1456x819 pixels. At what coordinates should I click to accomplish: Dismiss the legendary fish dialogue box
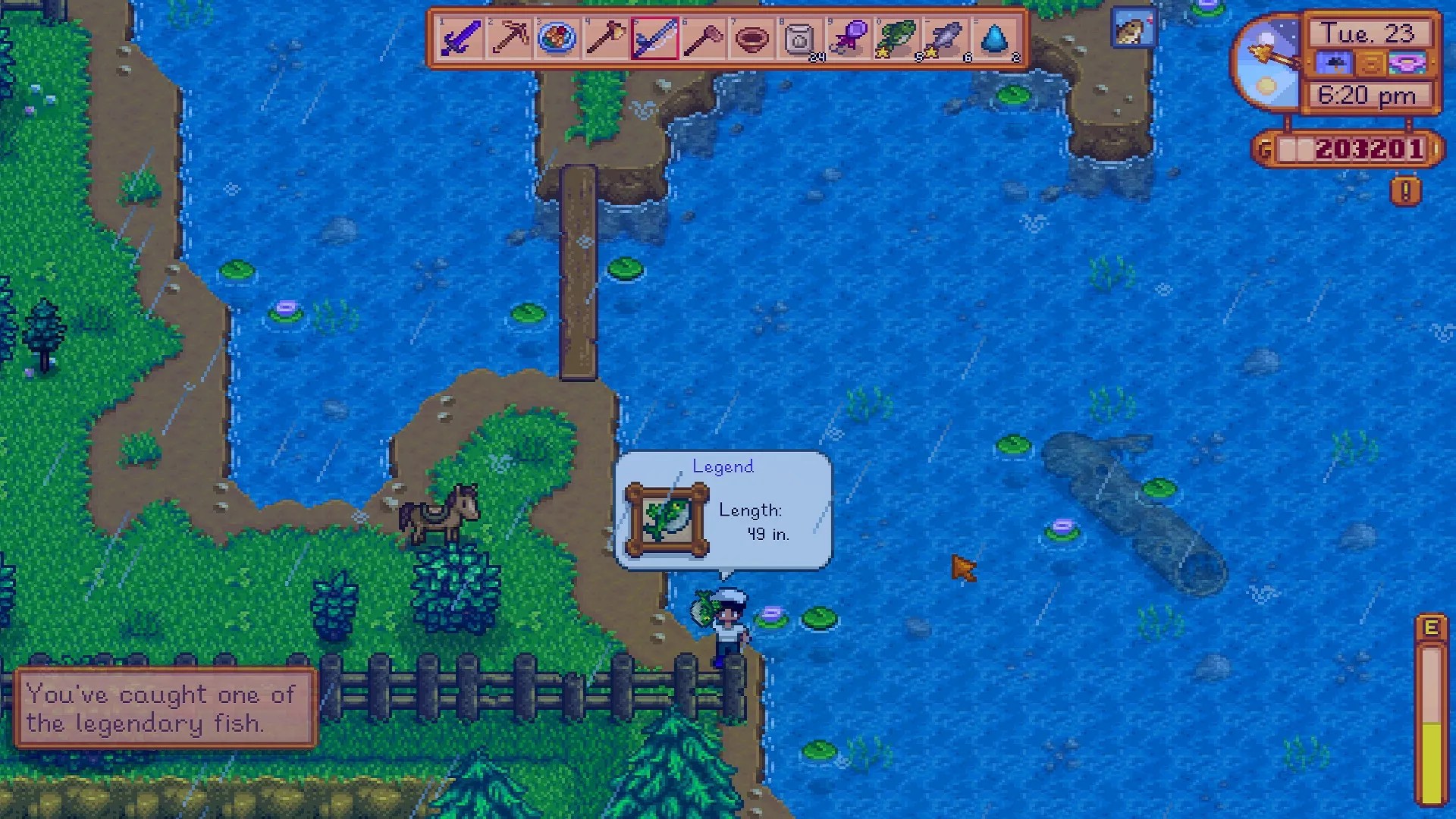165,709
